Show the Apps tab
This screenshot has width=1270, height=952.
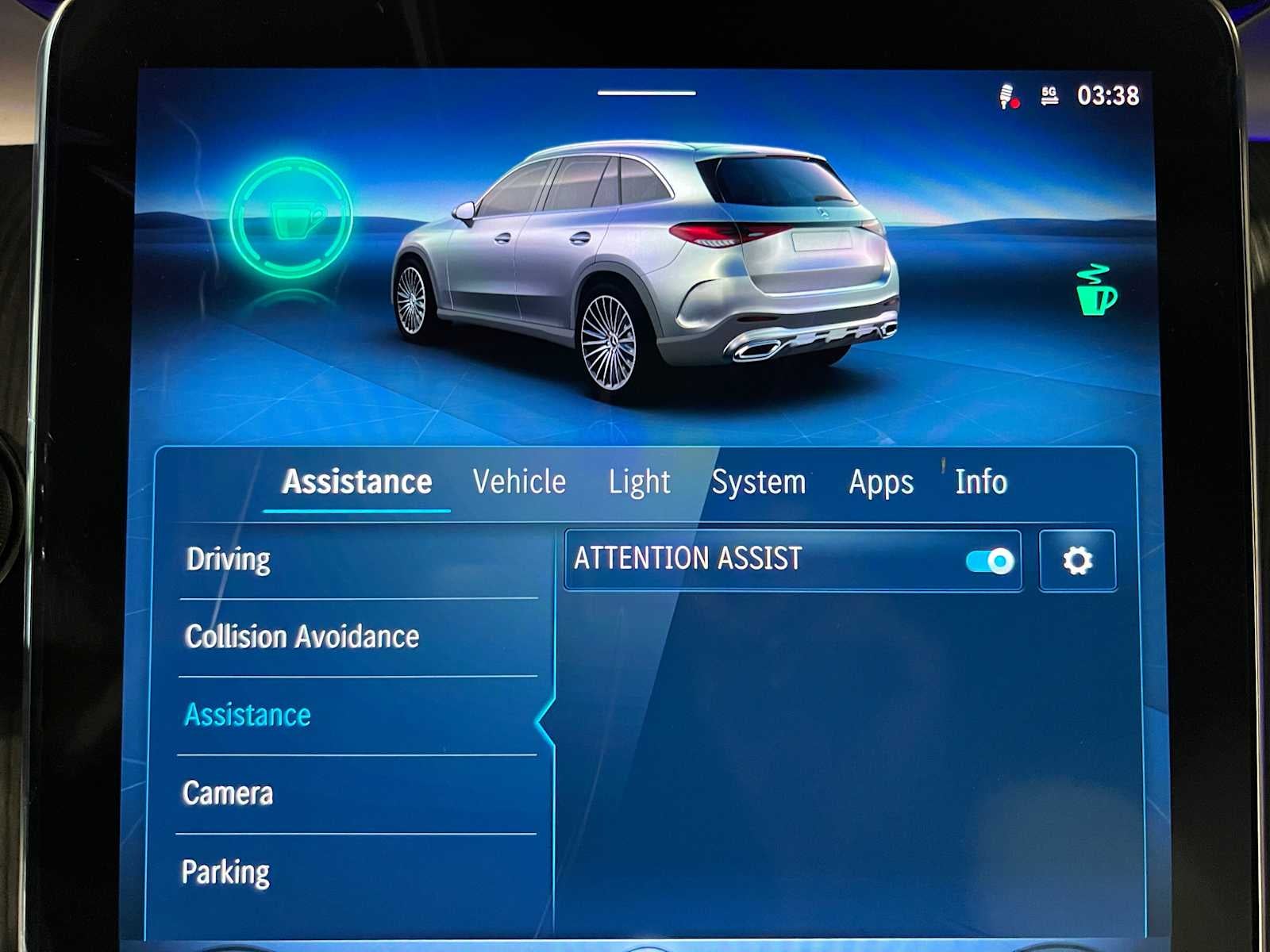[881, 482]
